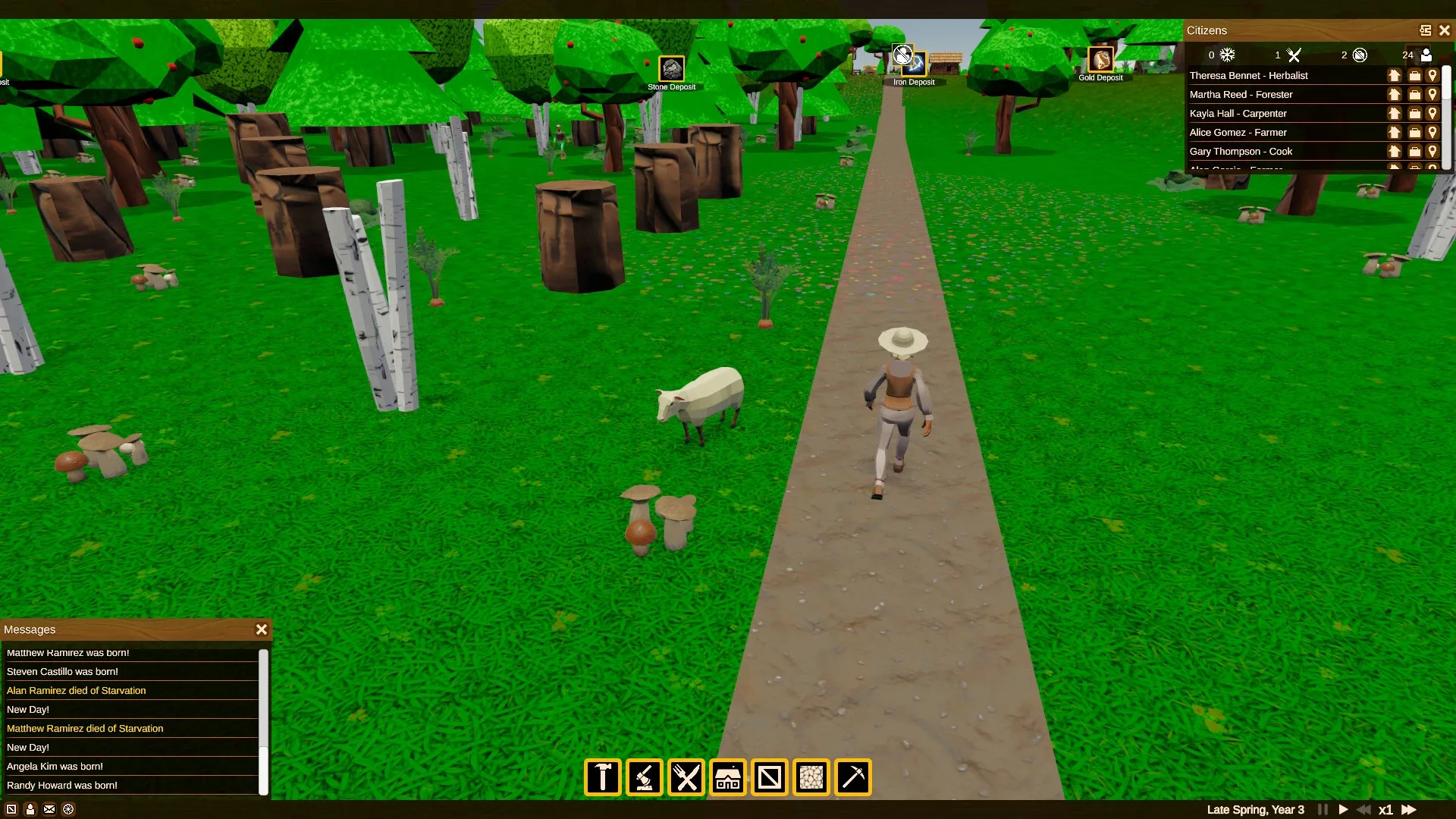
Task: Toggle Theresa Bennet's home icon
Action: click(x=1395, y=75)
